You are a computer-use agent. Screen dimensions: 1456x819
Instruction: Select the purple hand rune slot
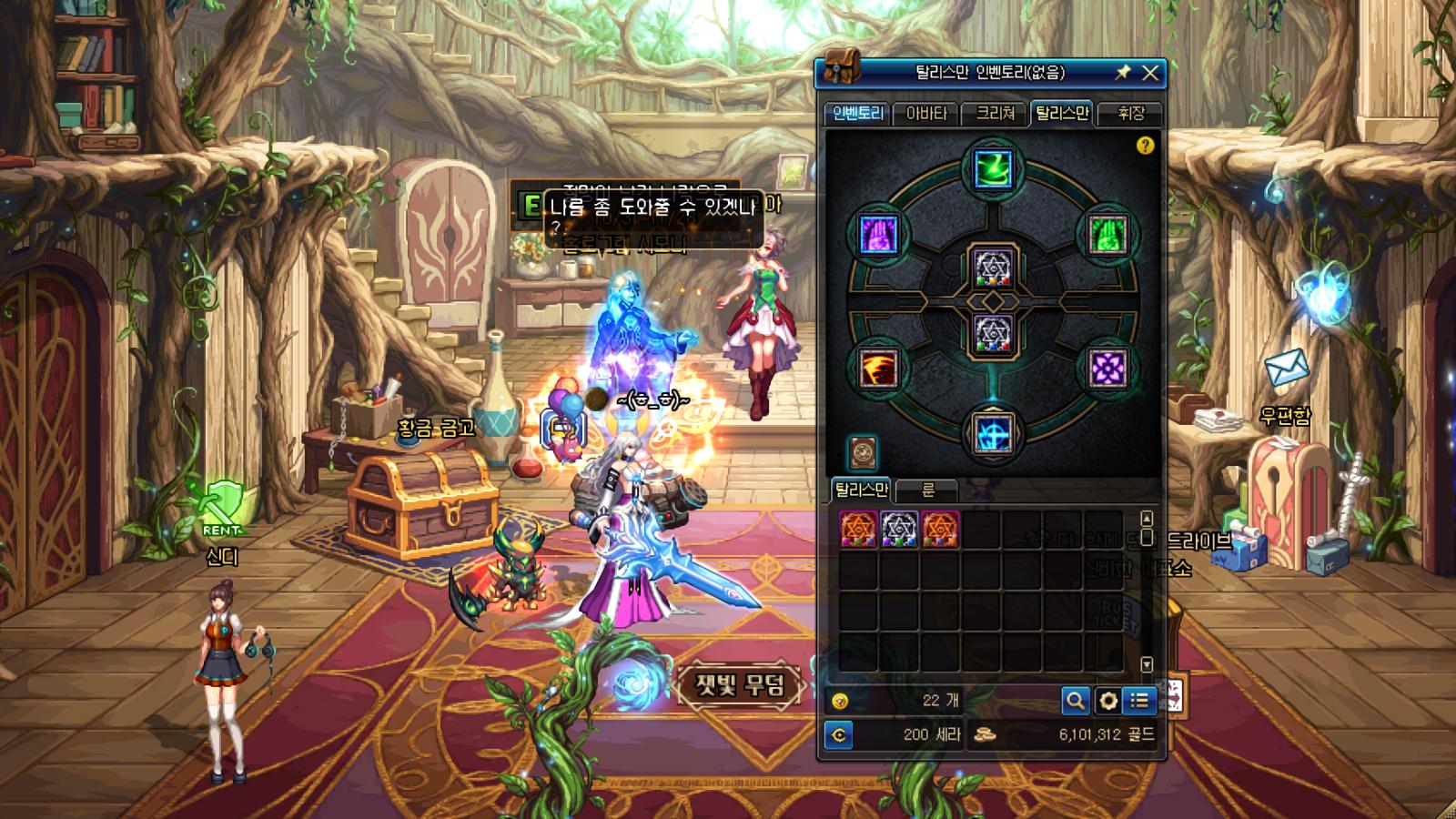(x=878, y=235)
